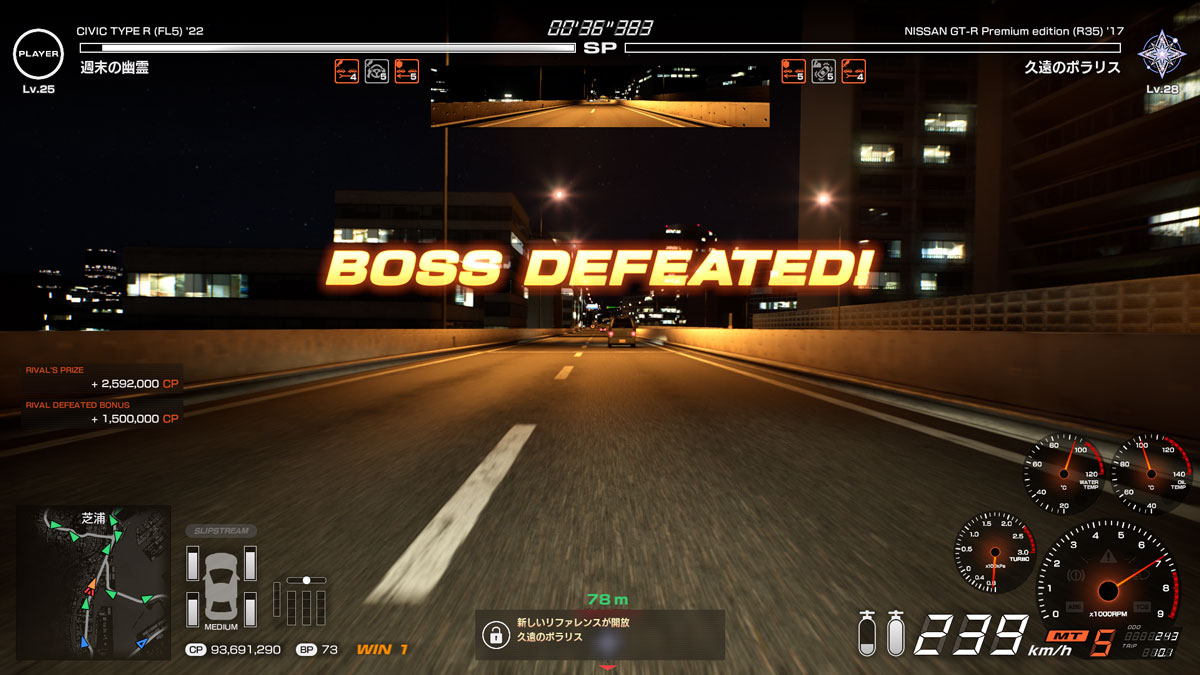Viewport: 1200px width, 675px height.
Task: Click the padlock icon in the notification
Action: [494, 634]
